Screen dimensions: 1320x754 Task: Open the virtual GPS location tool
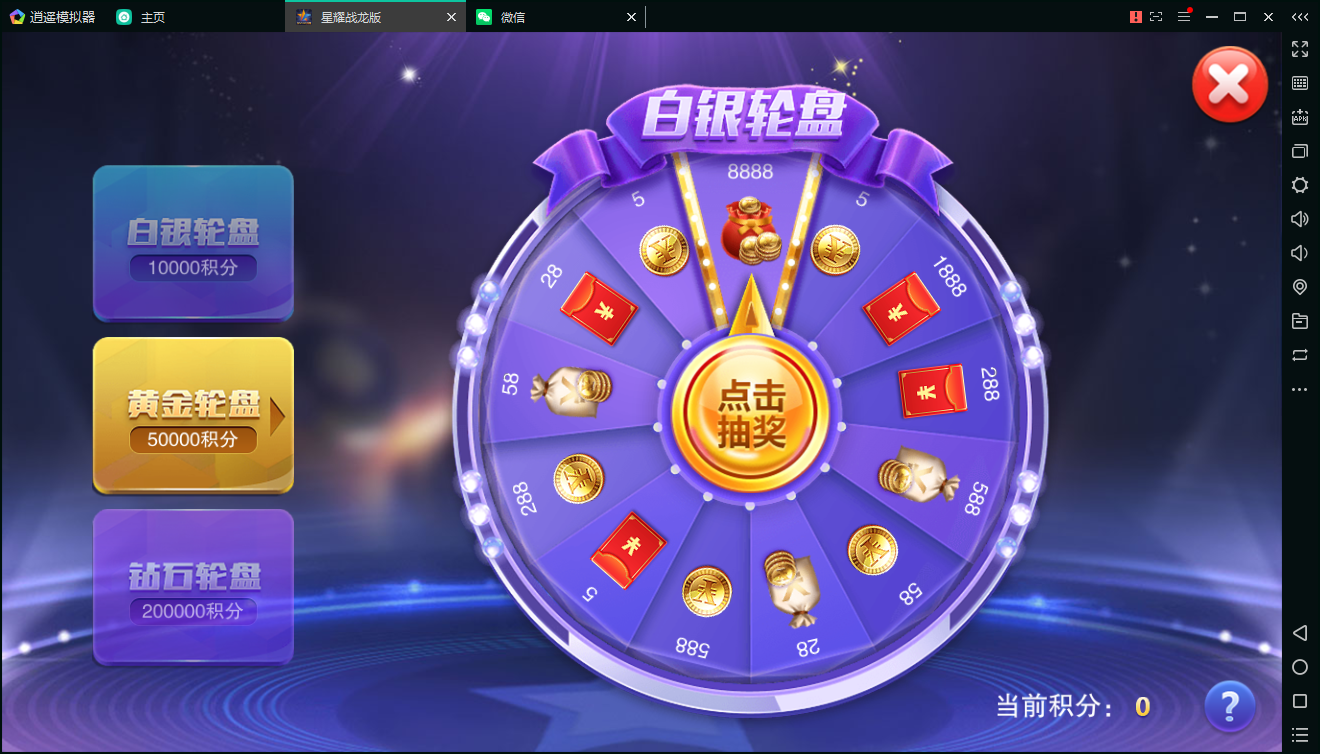tap(1299, 287)
